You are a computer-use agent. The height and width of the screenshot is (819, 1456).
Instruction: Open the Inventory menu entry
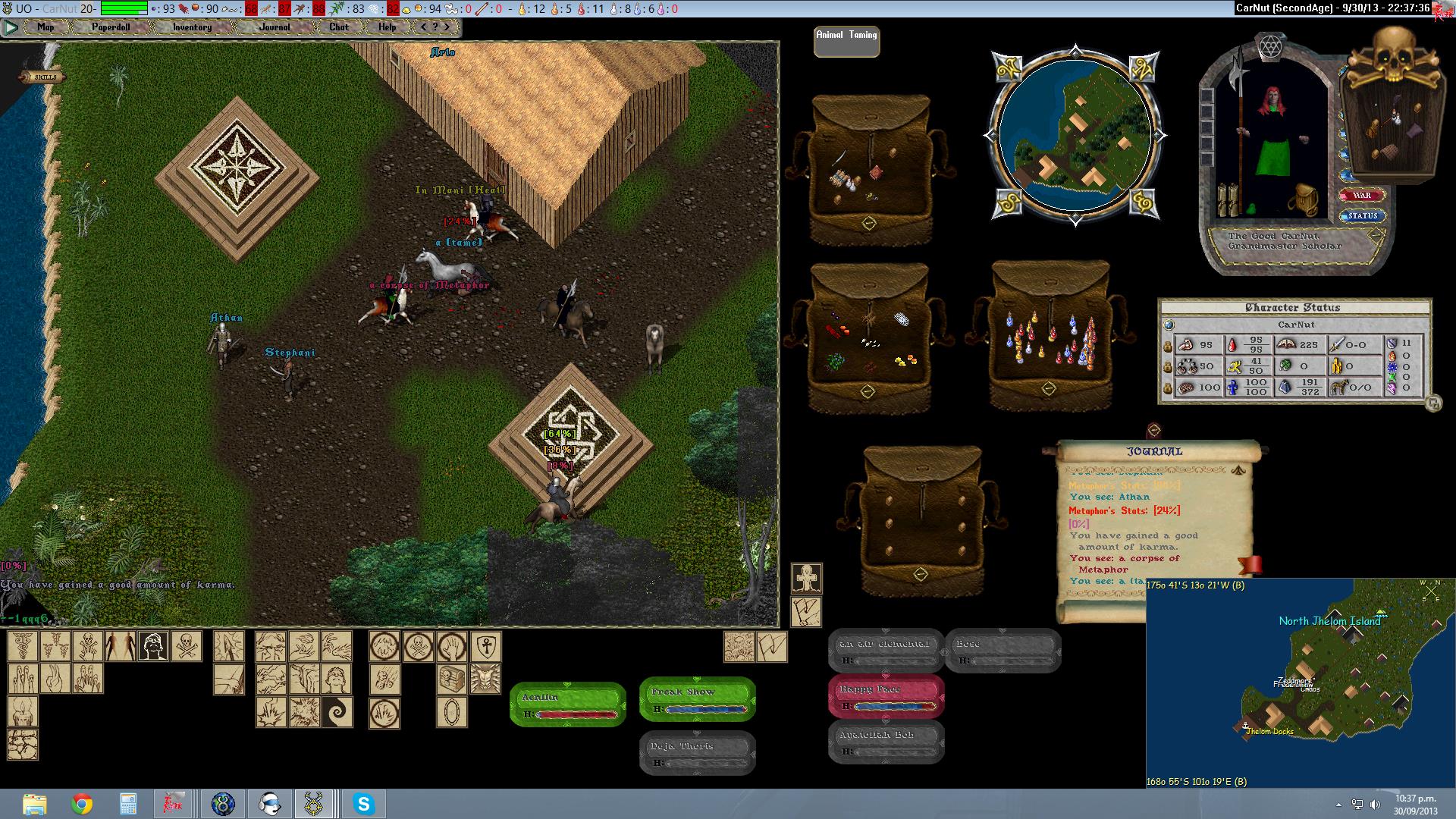pyautogui.click(x=192, y=27)
